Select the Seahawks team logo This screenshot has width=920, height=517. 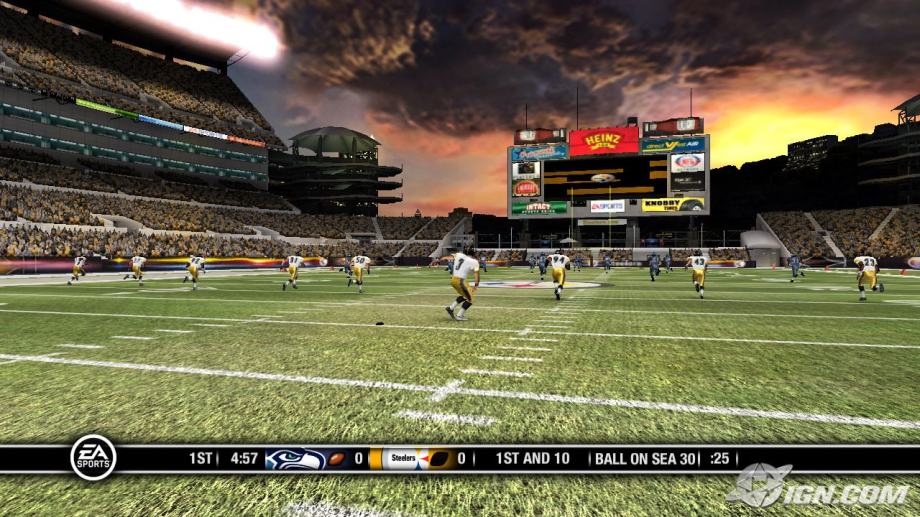point(294,459)
